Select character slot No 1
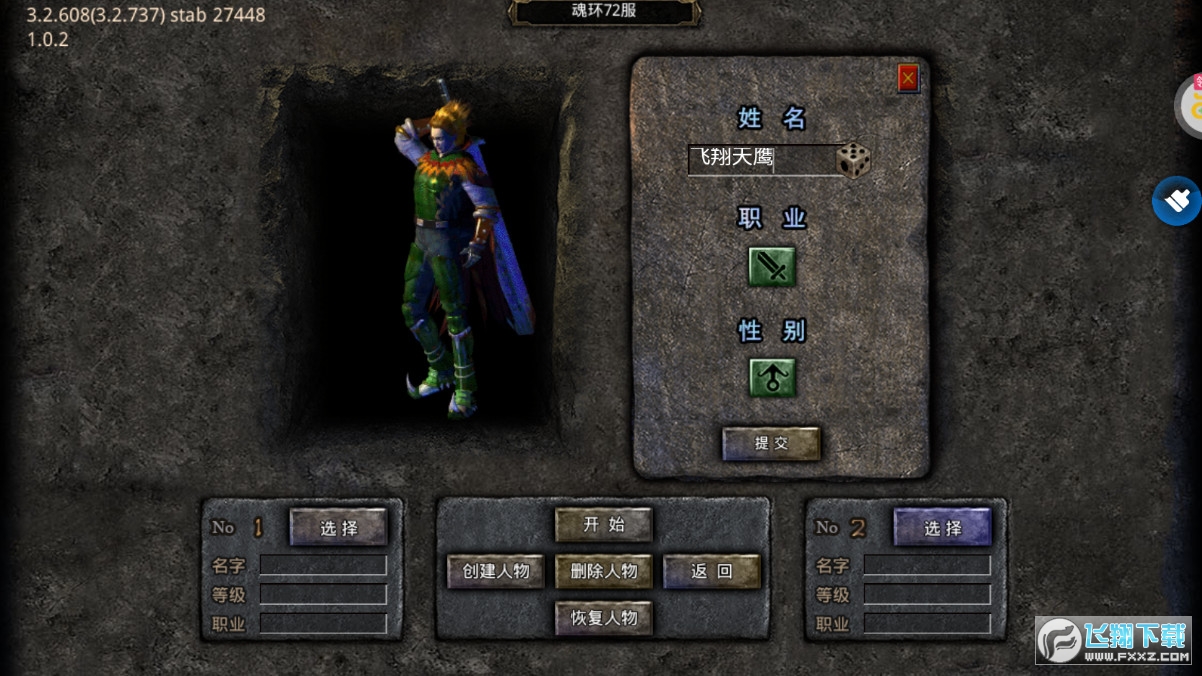The image size is (1202, 676). (x=338, y=527)
